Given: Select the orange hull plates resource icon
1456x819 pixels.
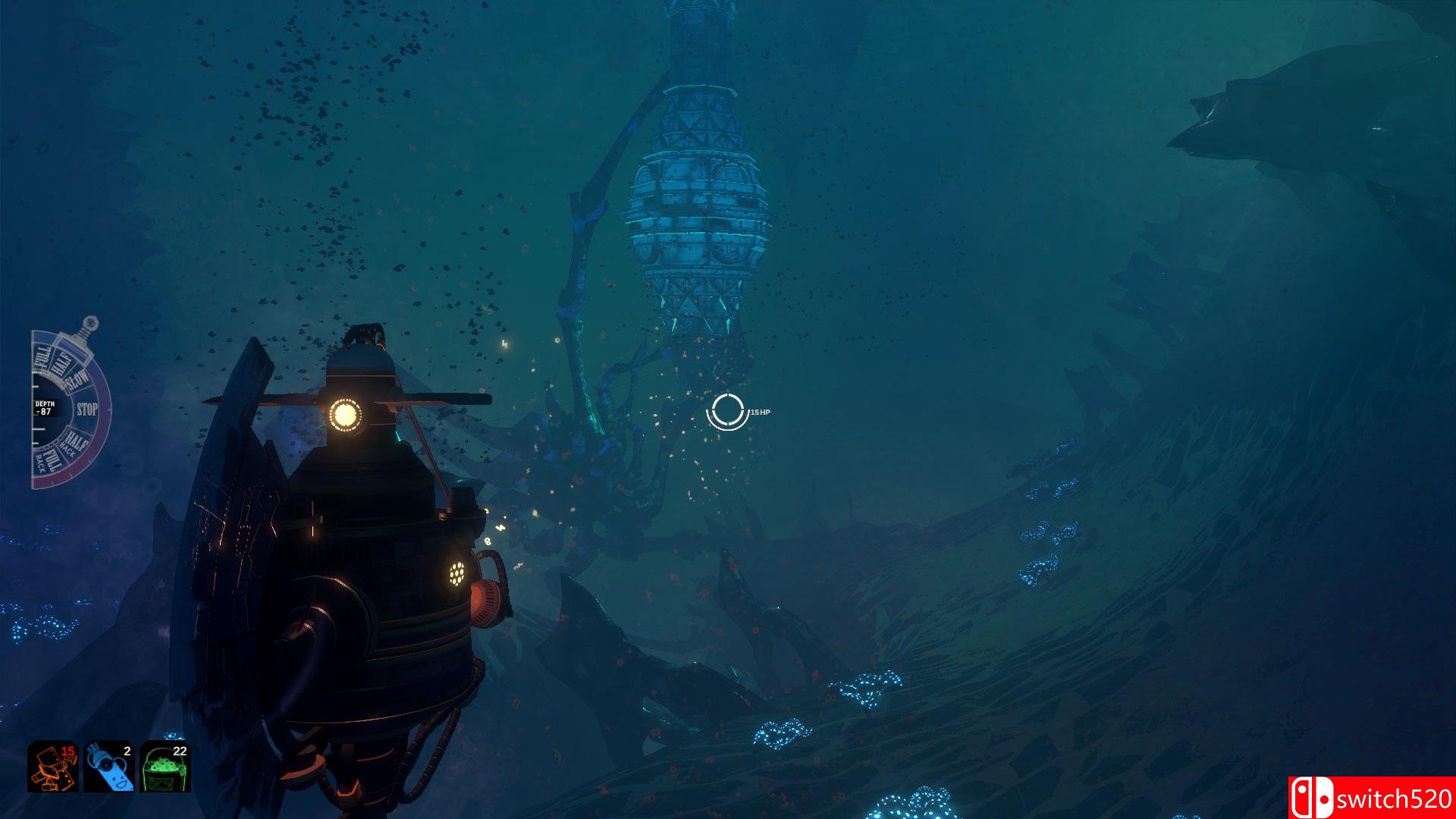Looking at the screenshot, I should (52, 767).
